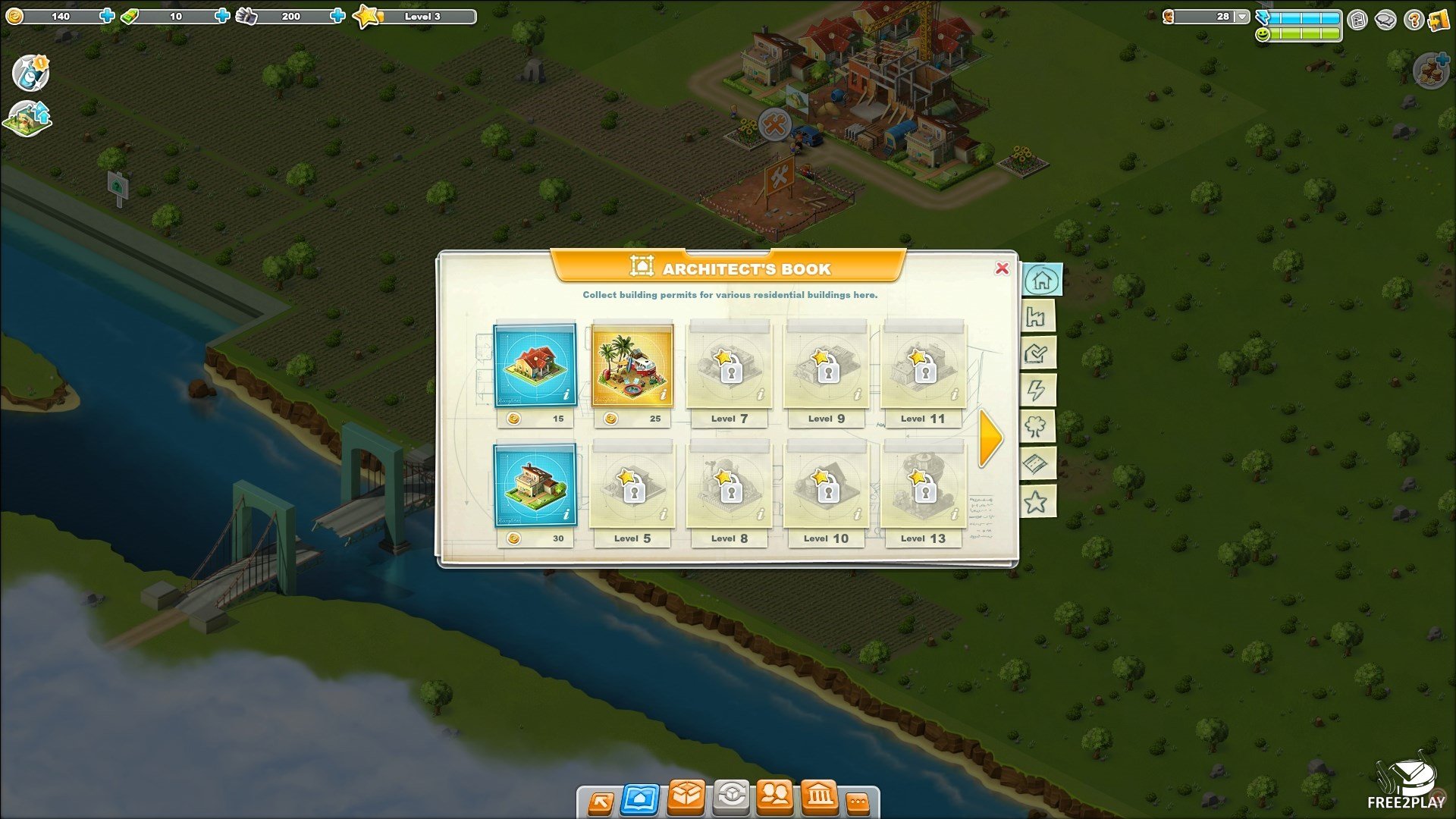Expand the population dropdown arrow
The width and height of the screenshot is (1456, 819).
[x=1241, y=16]
